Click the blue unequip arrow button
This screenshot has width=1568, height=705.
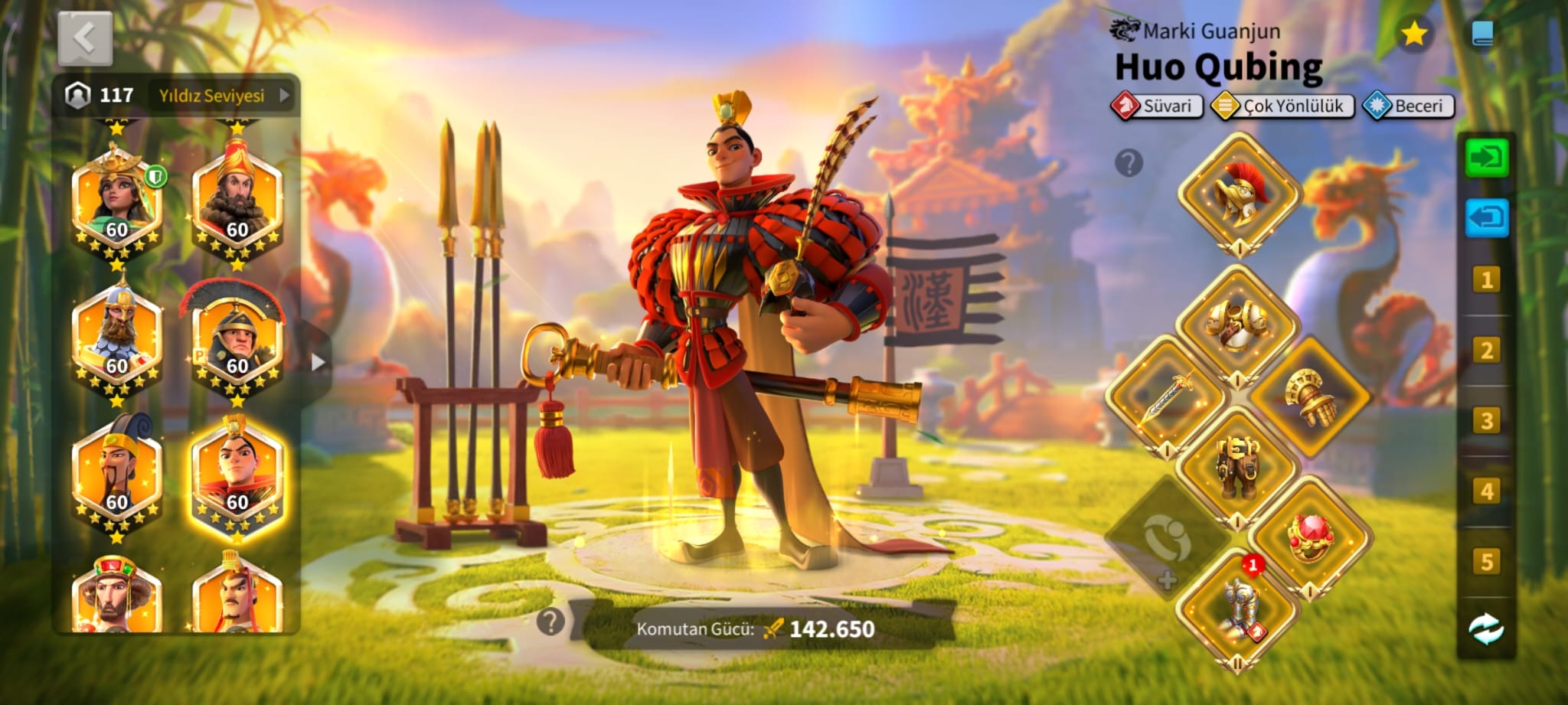pos(1486,218)
